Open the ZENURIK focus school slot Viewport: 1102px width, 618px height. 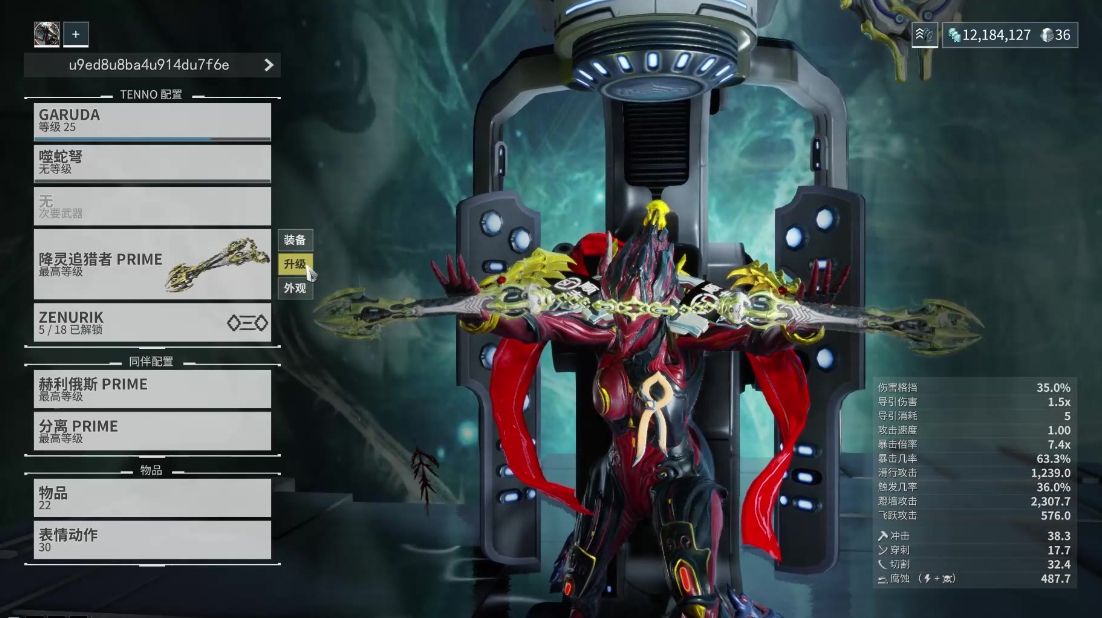pos(152,322)
